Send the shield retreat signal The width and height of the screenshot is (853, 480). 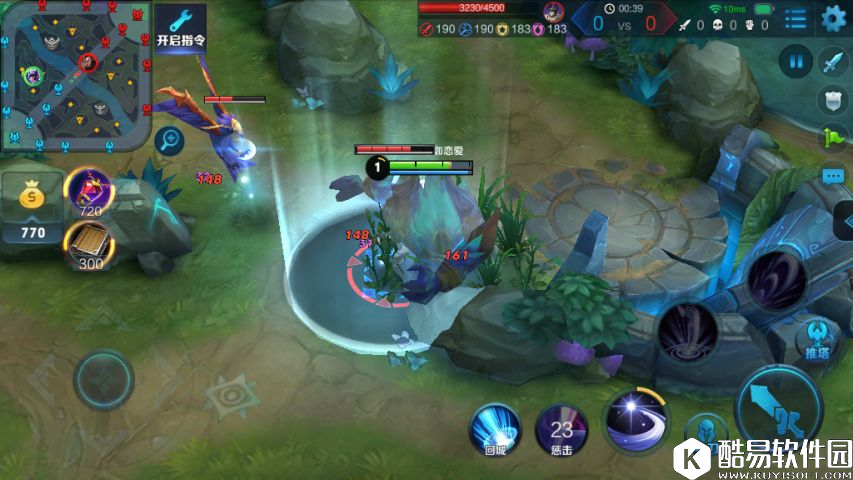[x=833, y=100]
